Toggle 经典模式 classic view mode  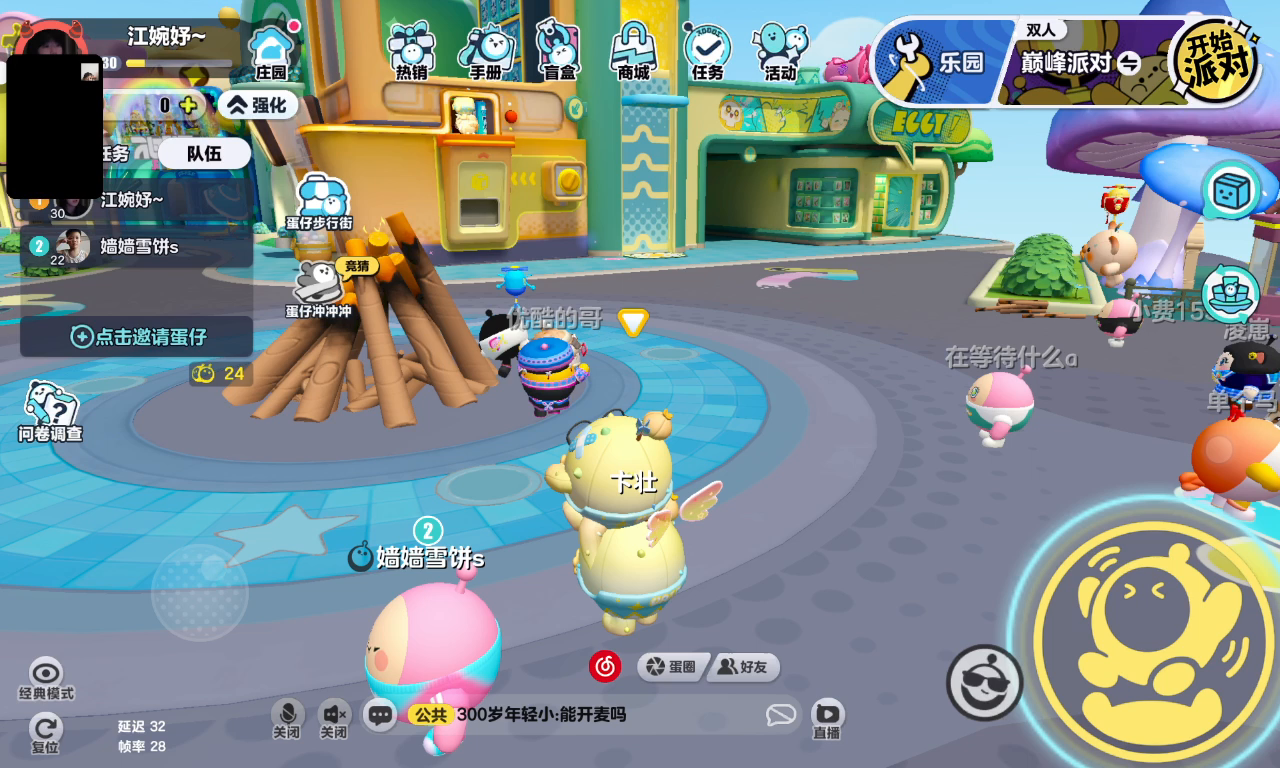(46, 679)
